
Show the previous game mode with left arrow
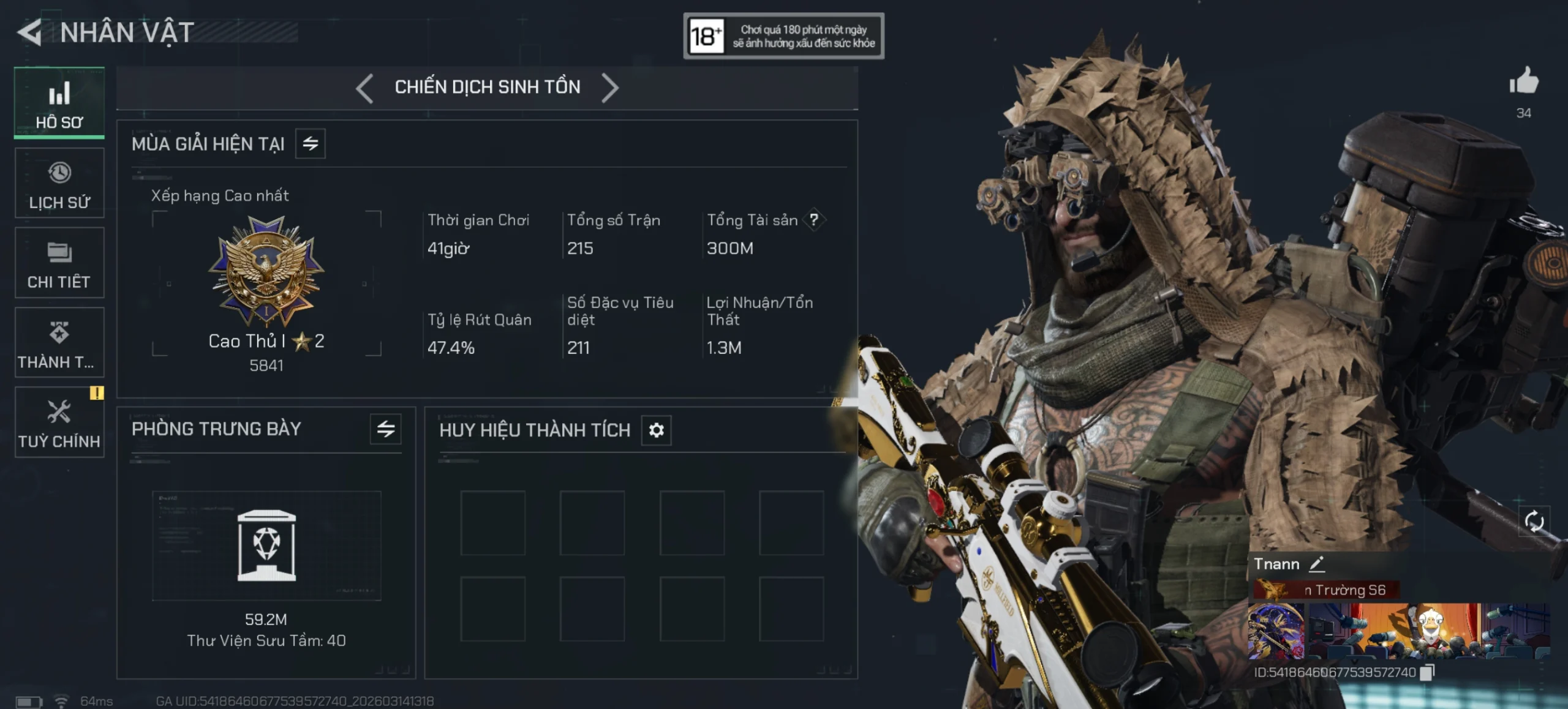pos(364,88)
